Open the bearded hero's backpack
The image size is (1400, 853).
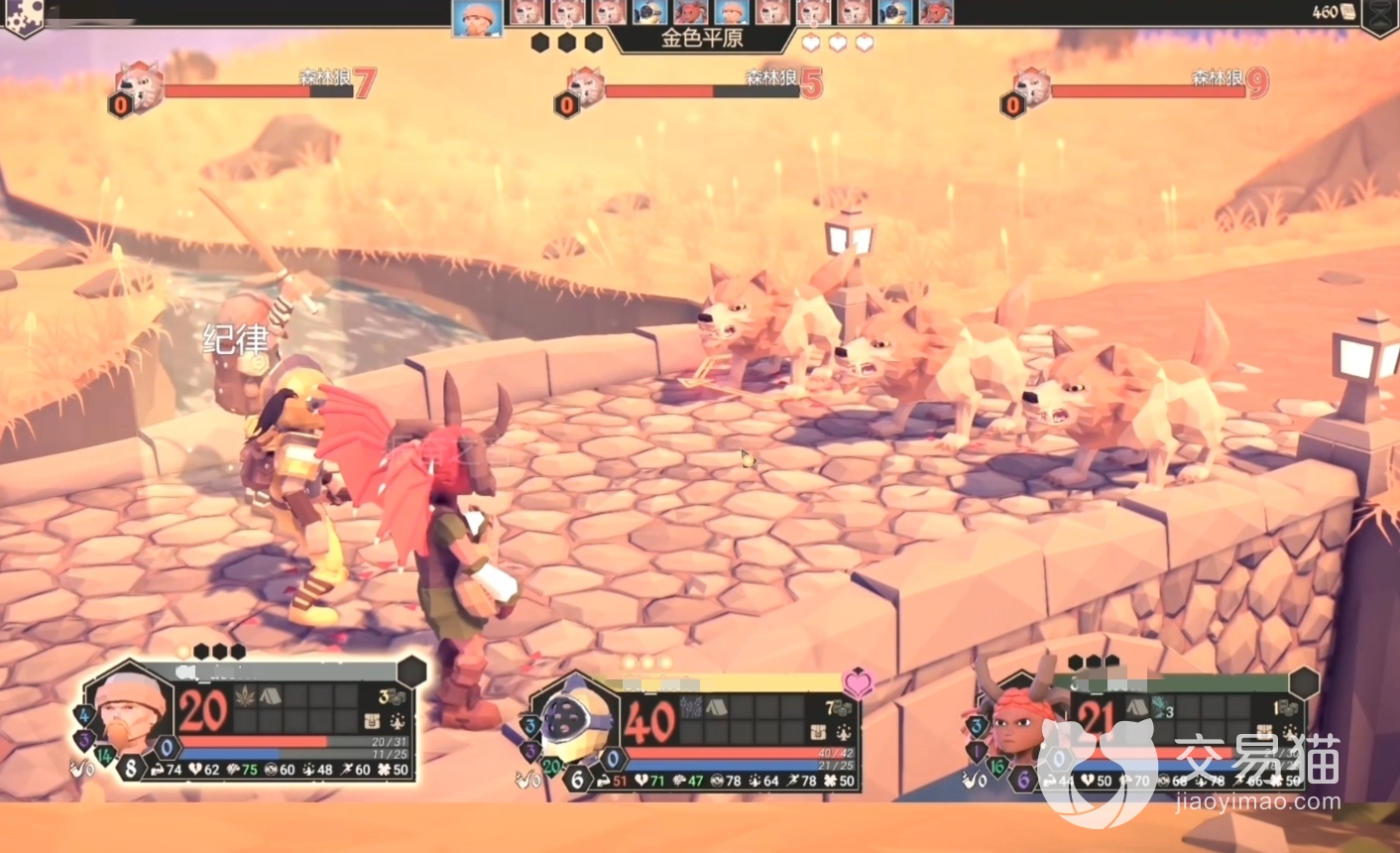tap(373, 721)
